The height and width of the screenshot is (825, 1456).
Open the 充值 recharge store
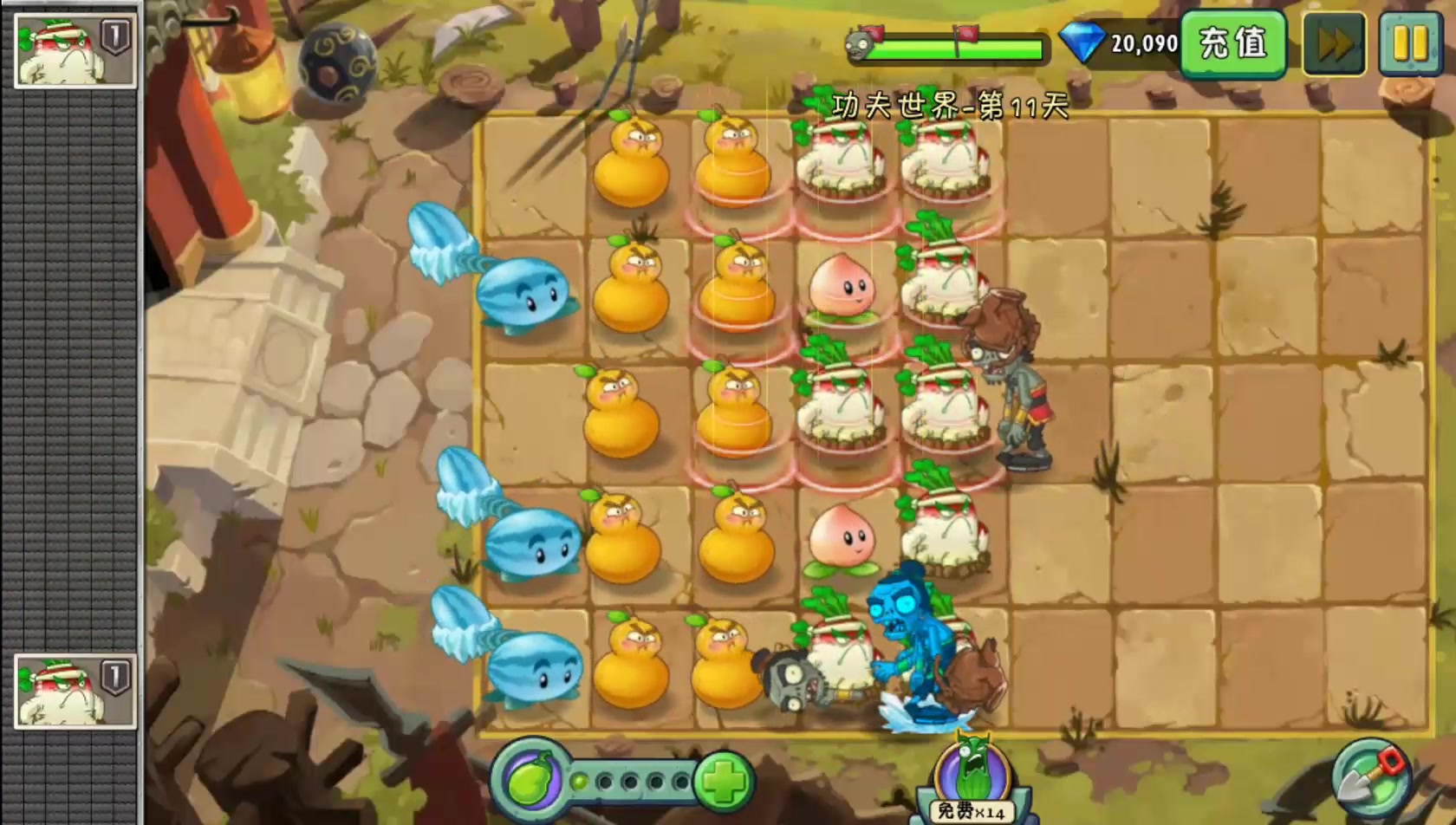[x=1234, y=42]
